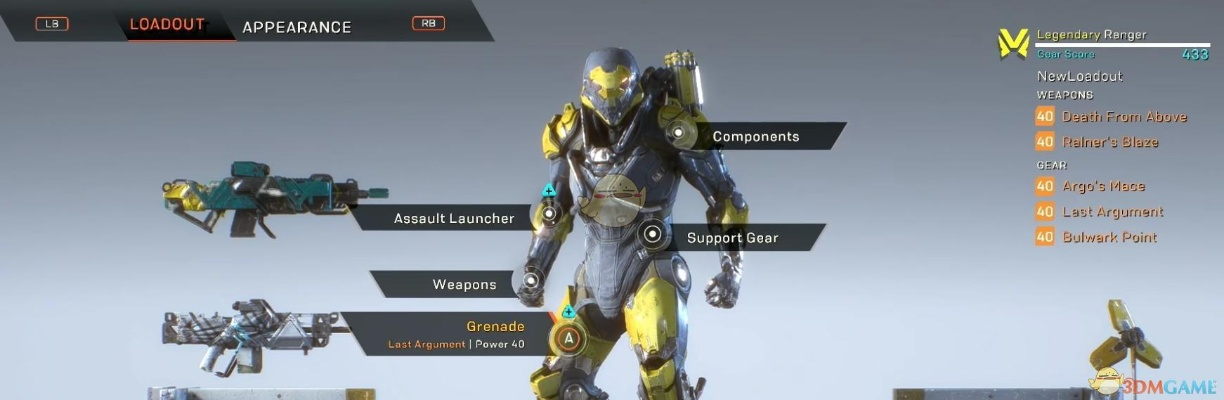The height and width of the screenshot is (400, 1224).
Task: Open the Support Gear slot
Action: point(732,238)
